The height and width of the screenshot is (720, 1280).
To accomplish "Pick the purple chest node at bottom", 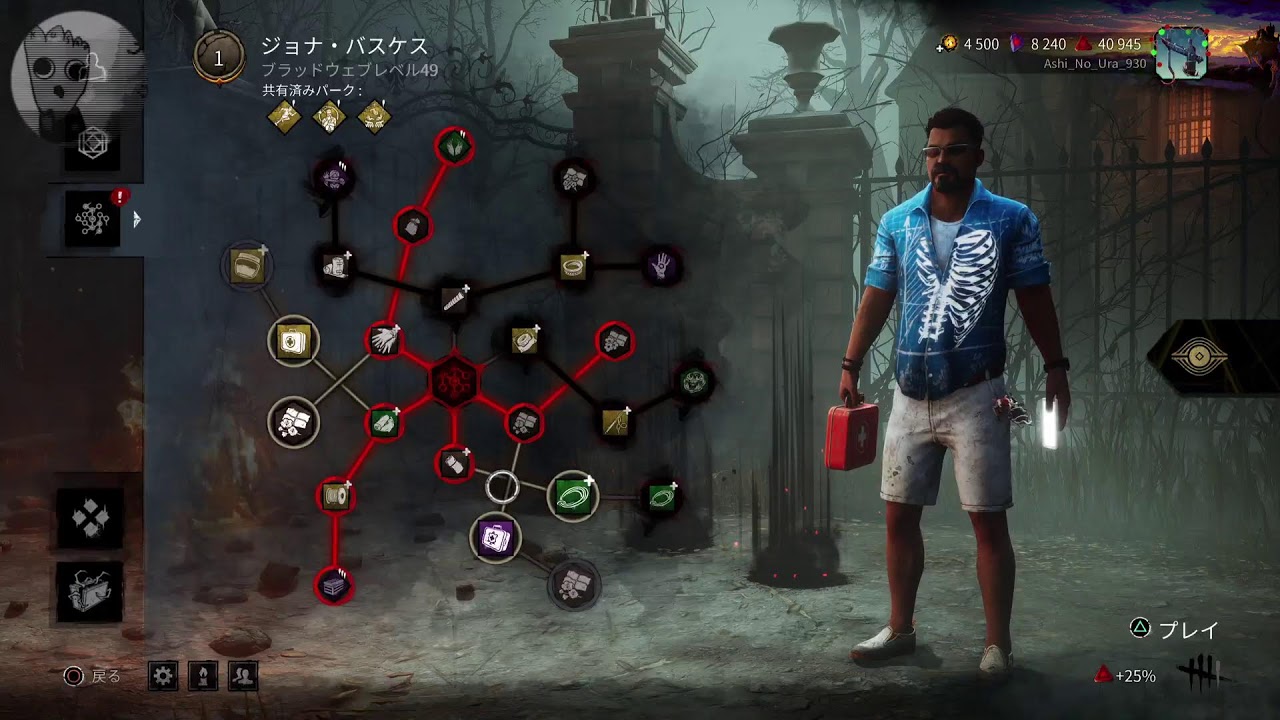I will coord(334,585).
